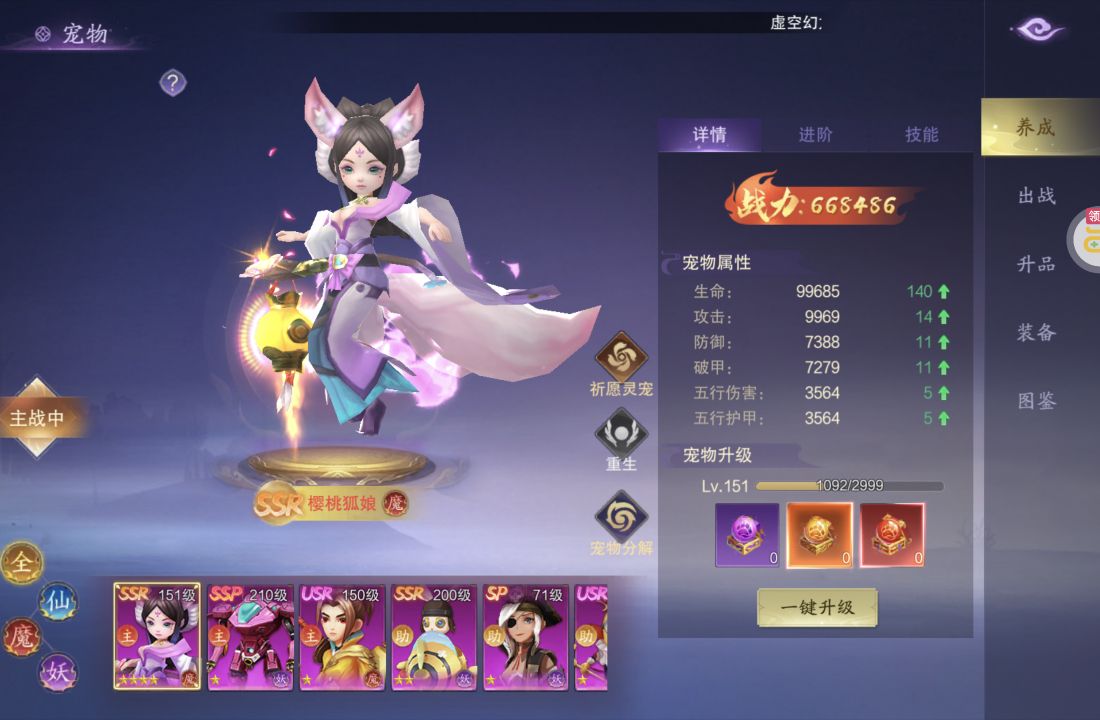
Task: Choose the level 200 SSR pet card
Action: tap(434, 637)
